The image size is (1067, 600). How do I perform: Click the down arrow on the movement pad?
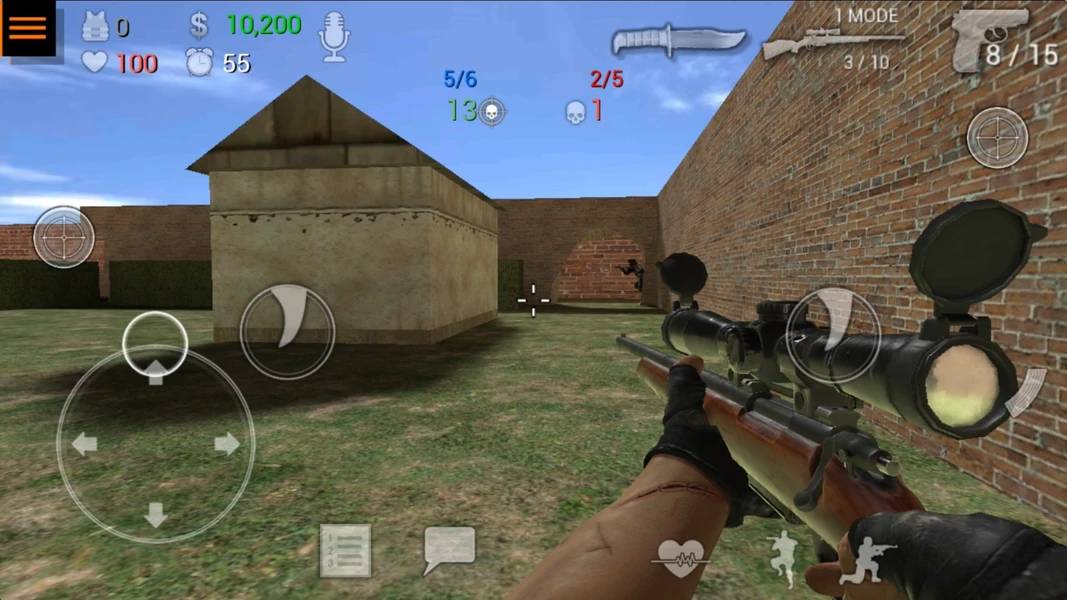pos(155,514)
